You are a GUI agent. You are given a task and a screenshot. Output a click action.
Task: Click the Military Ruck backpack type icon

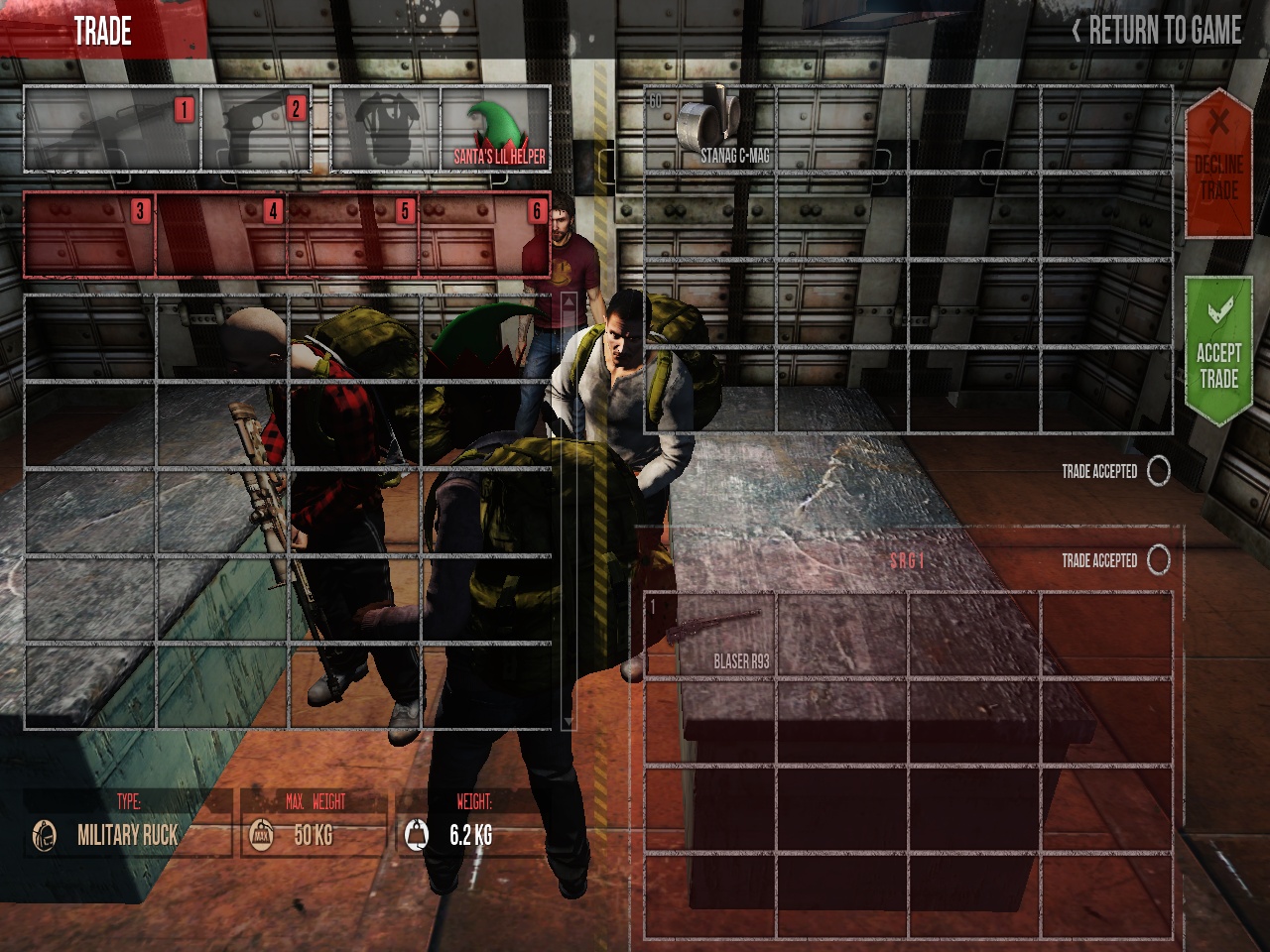click(x=44, y=835)
